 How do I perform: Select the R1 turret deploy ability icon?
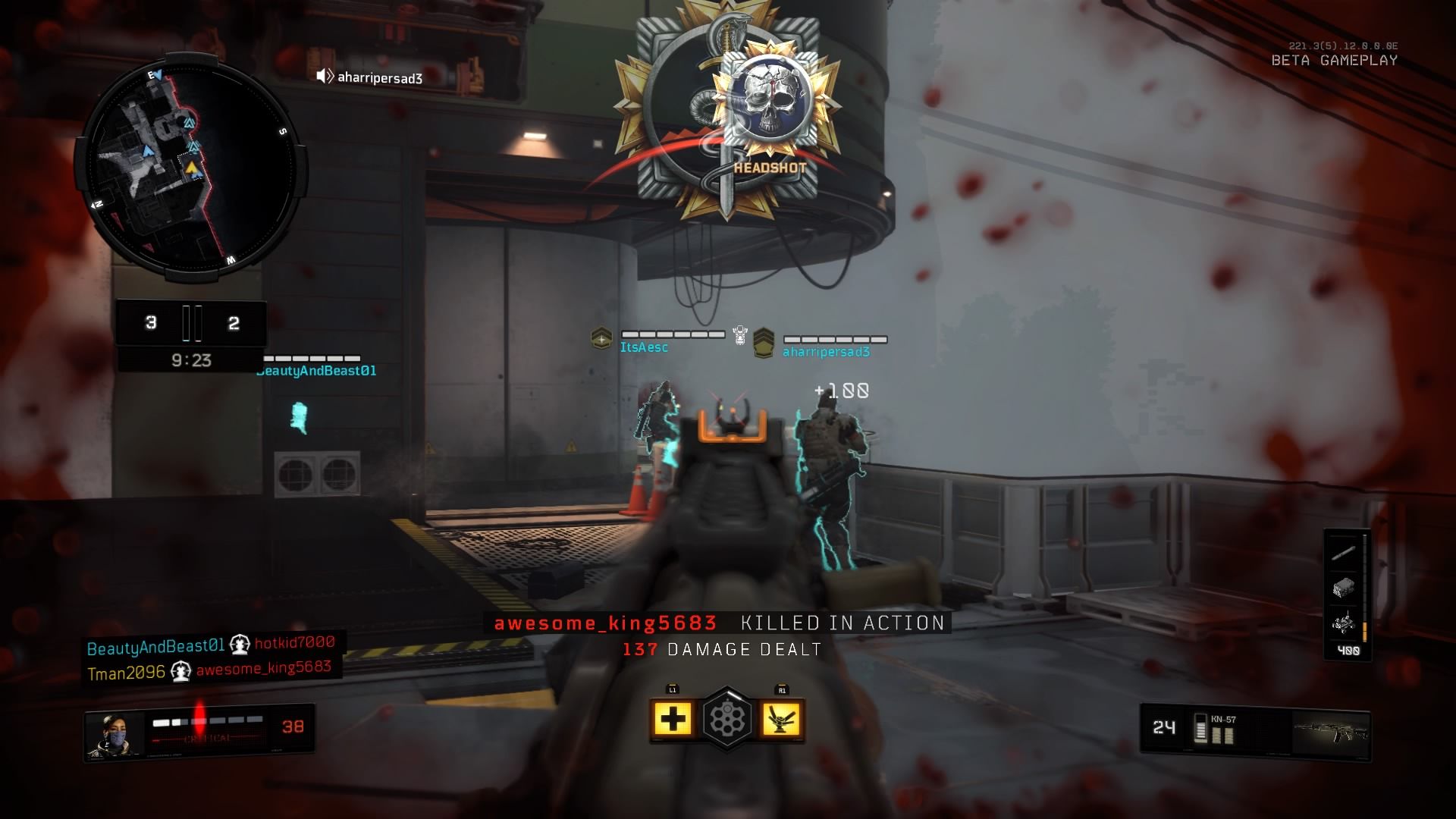point(783,717)
